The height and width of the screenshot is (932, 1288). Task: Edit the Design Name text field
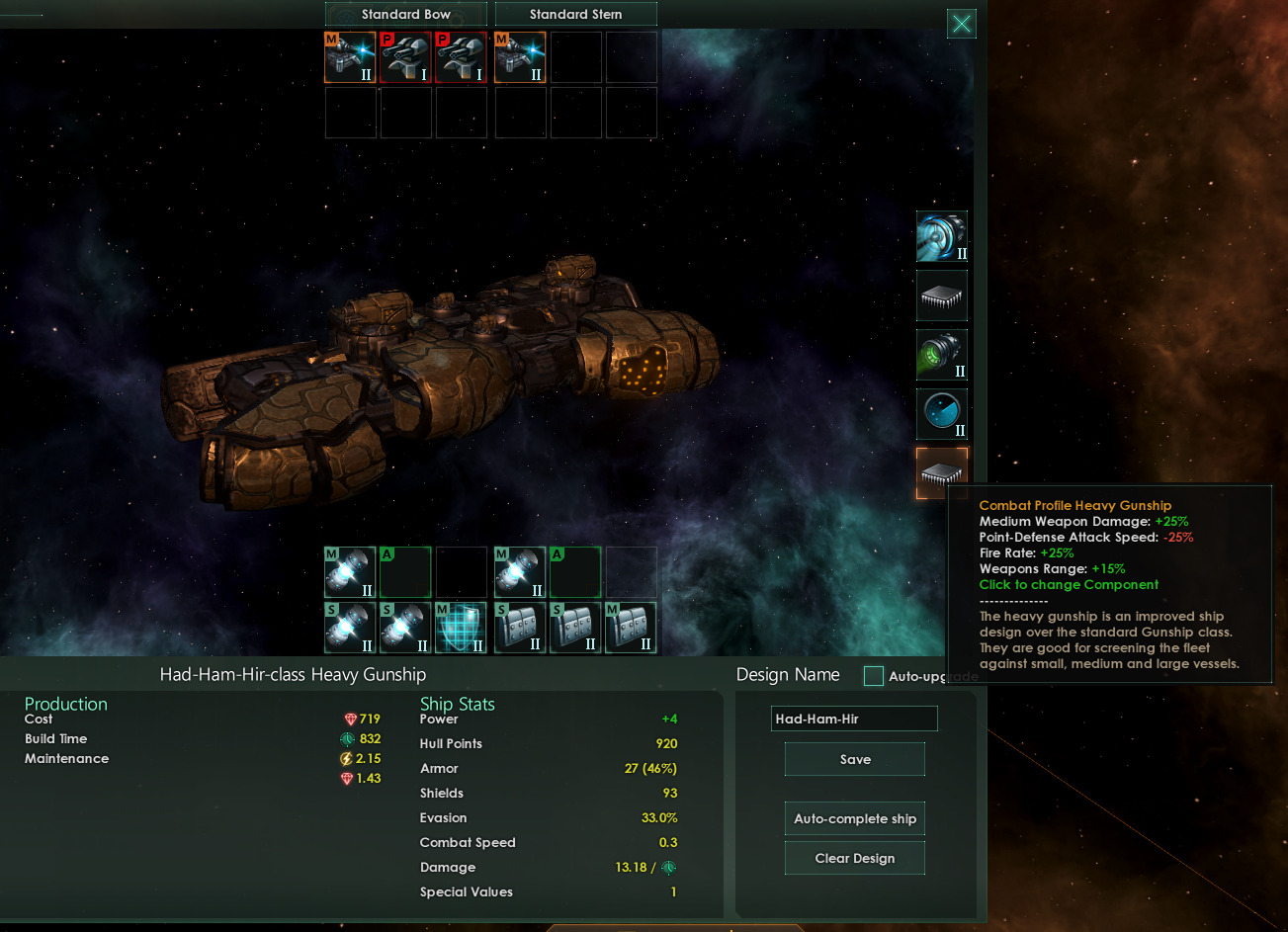pyautogui.click(x=854, y=719)
